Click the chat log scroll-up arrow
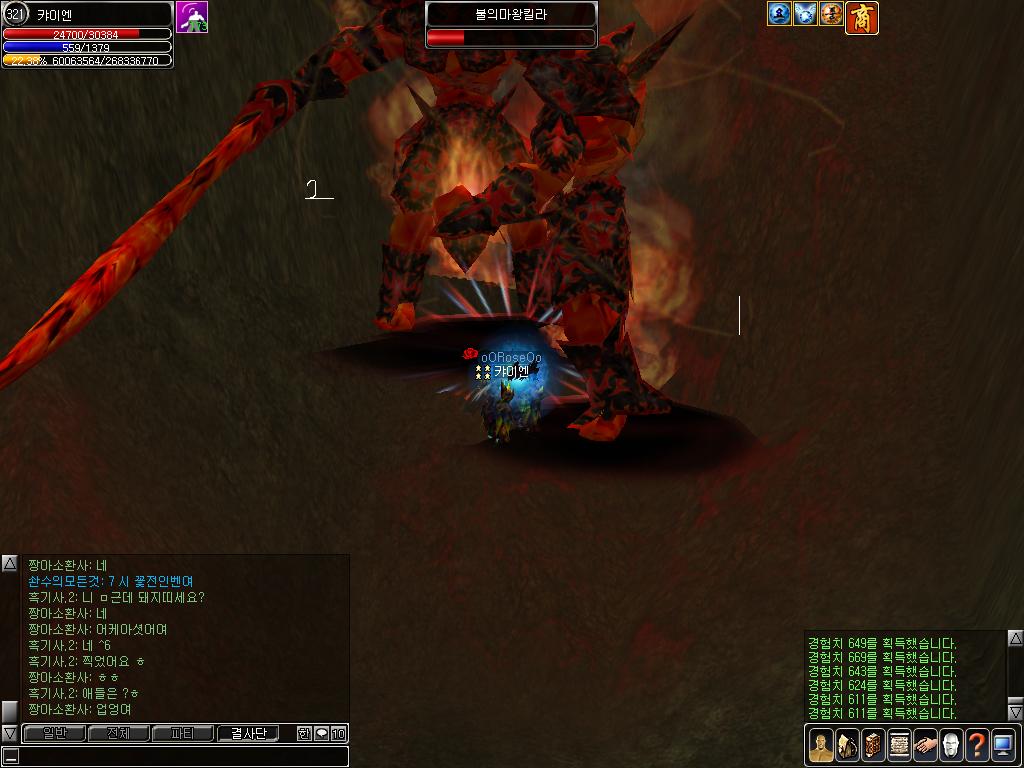 (x=10, y=564)
